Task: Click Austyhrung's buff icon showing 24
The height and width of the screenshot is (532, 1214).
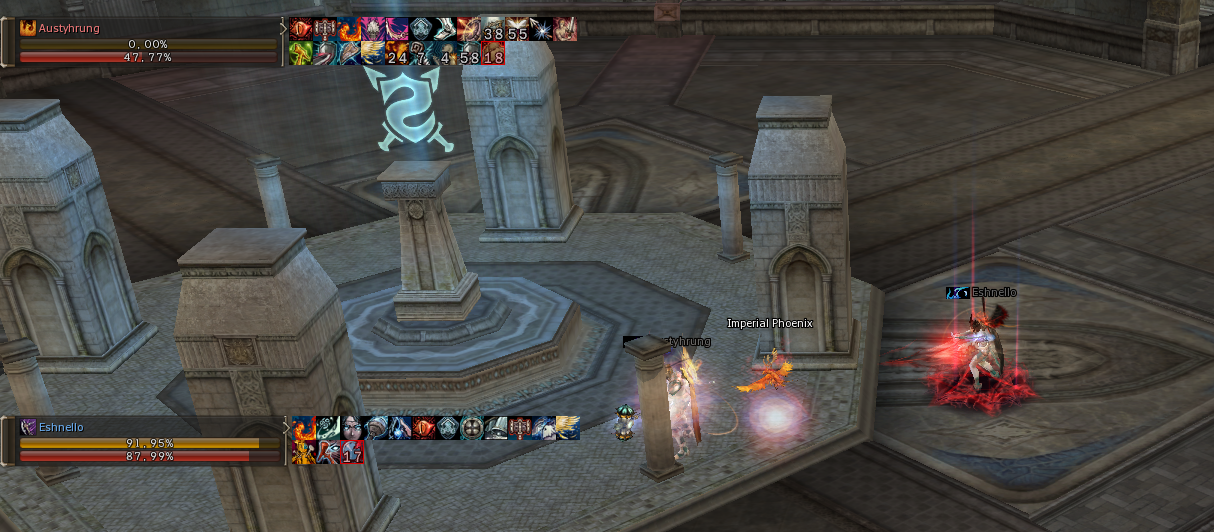Action: coord(397,54)
